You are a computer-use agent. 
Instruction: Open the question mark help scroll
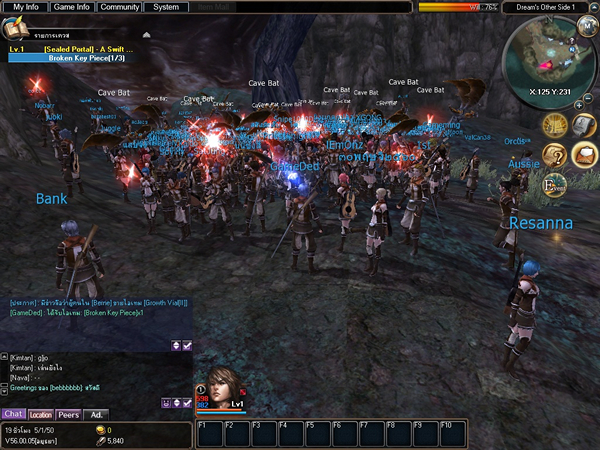[555, 155]
